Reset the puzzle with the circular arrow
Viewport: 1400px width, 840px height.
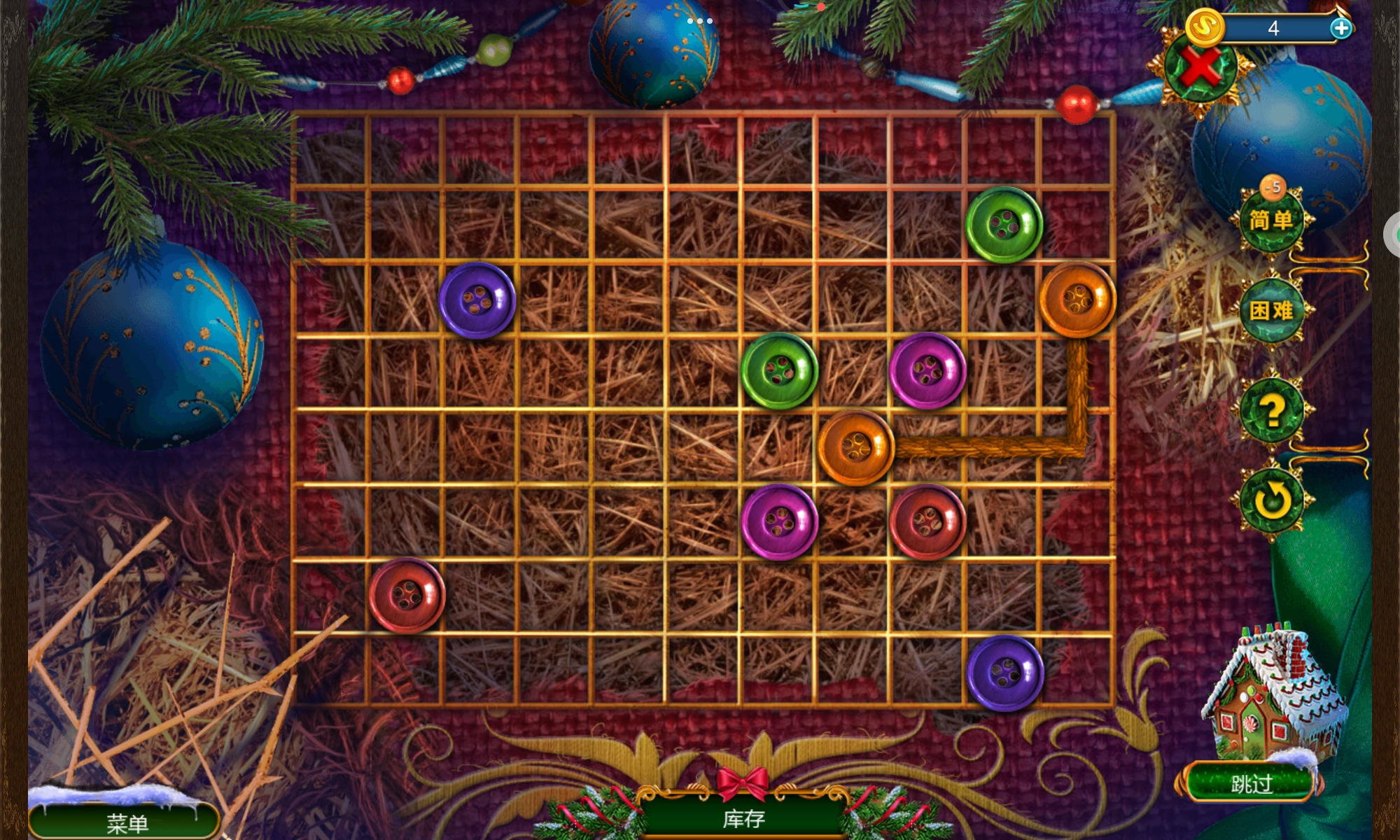[x=1271, y=500]
